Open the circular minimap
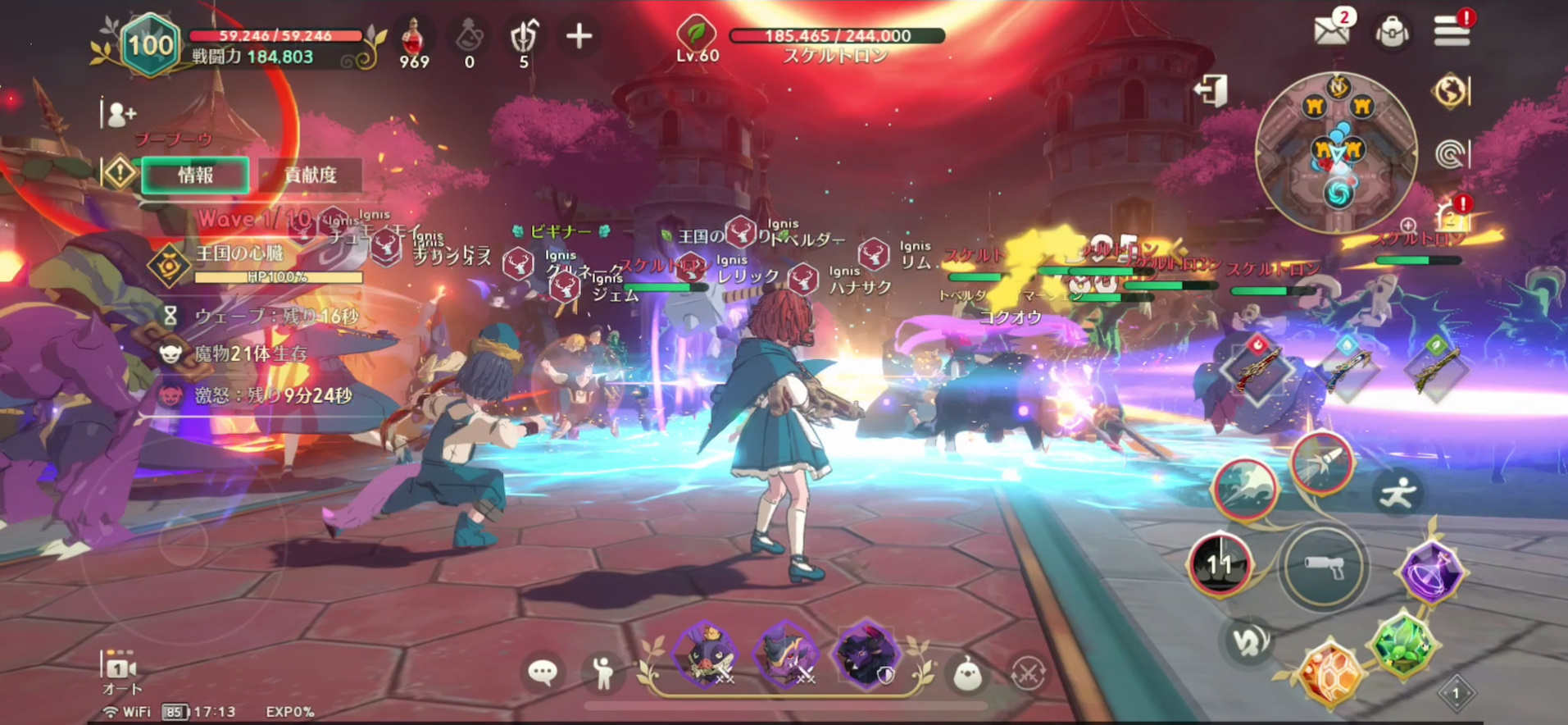 [1337, 151]
